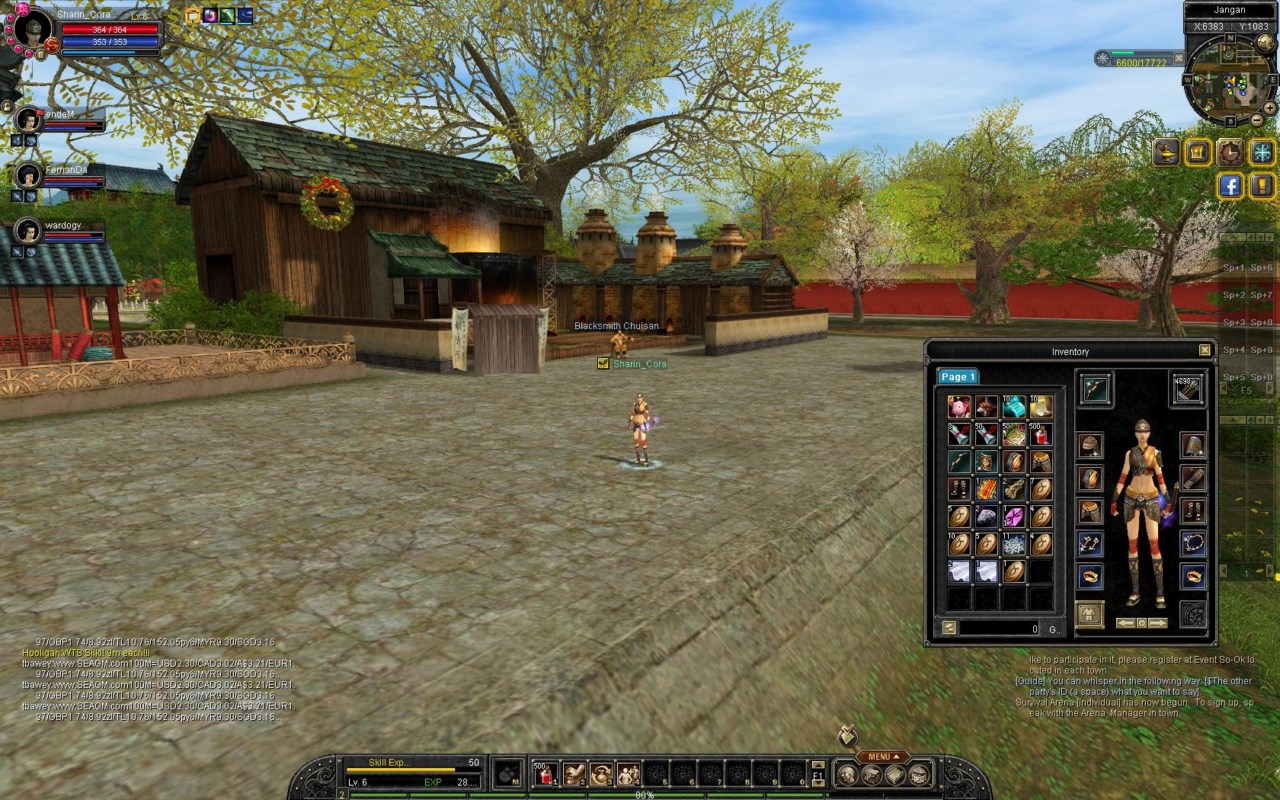Switch to inventory Page 1 tab
The image size is (1280, 800).
[957, 377]
